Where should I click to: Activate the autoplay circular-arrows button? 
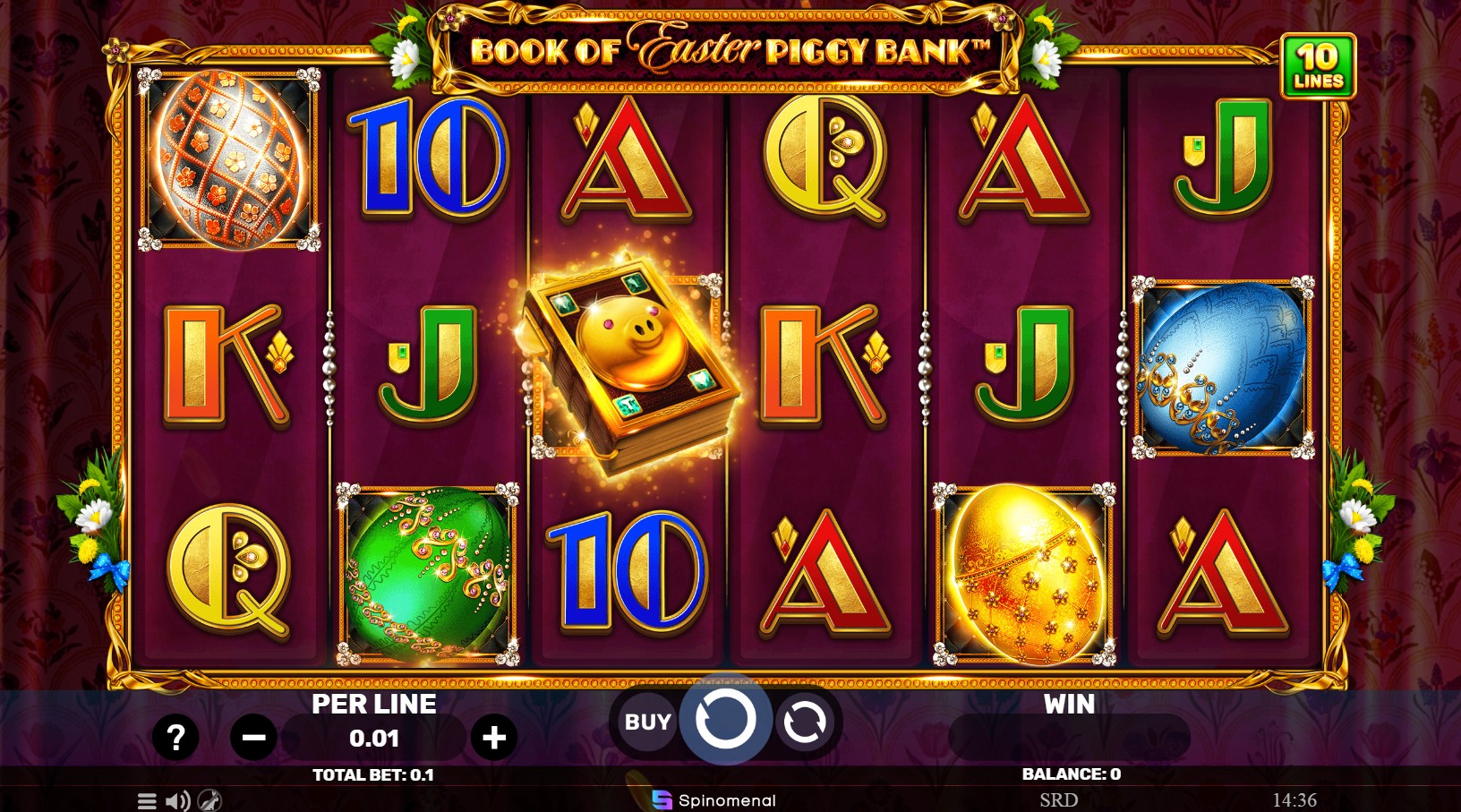click(804, 722)
